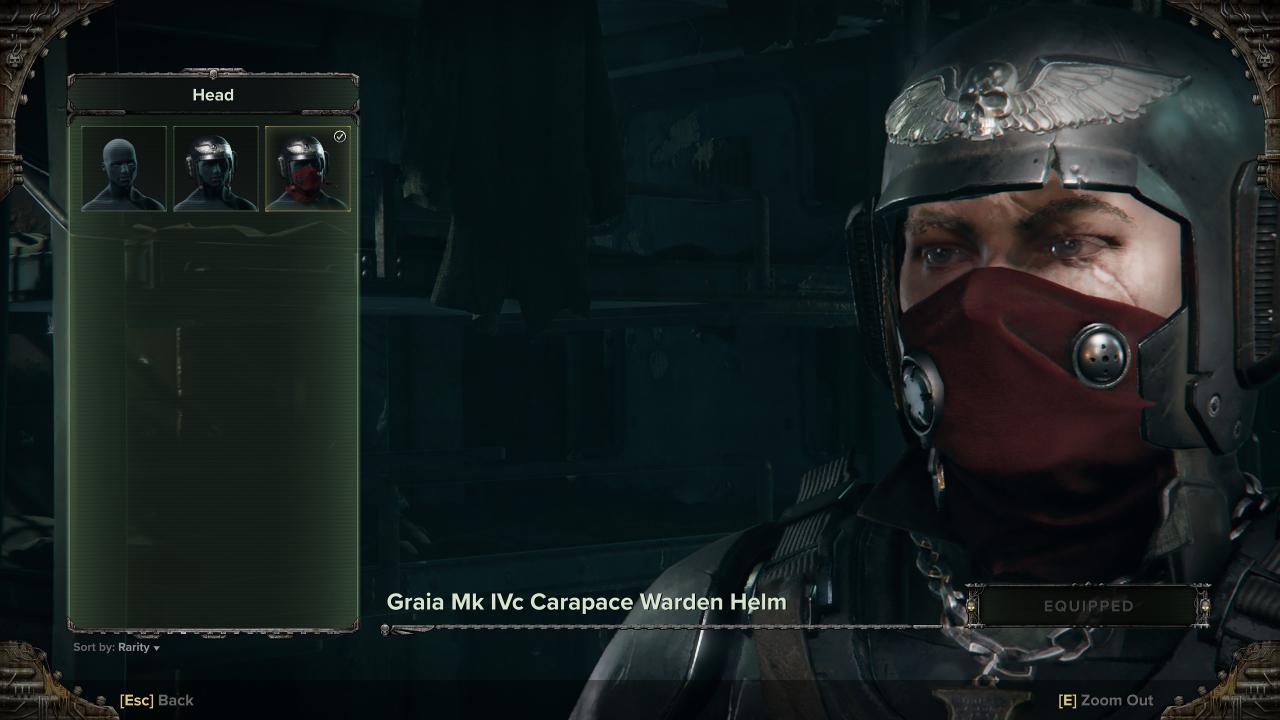Click Zoom Out on the character view
This screenshot has width=1280, height=720.
[x=1105, y=700]
